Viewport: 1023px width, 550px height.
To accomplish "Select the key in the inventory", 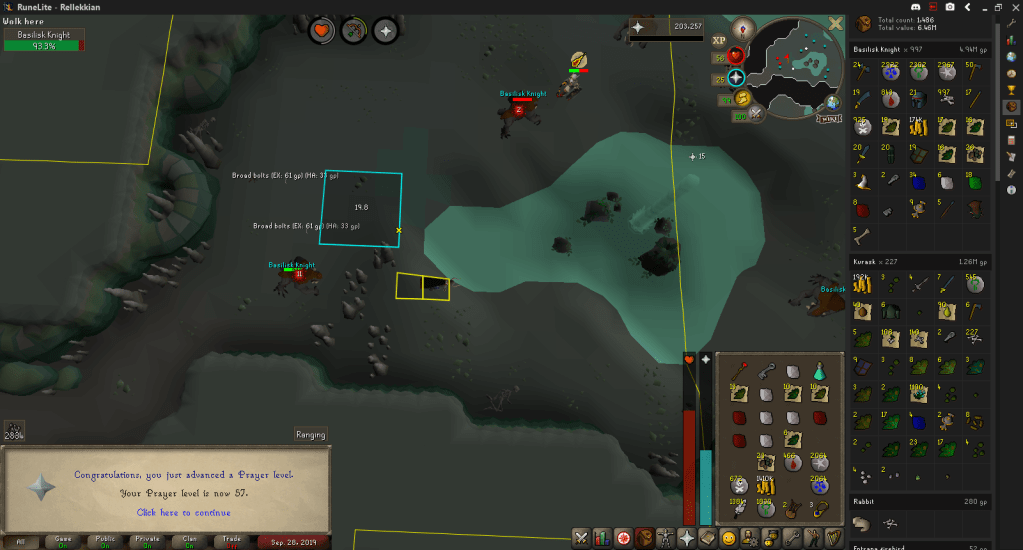I will coord(767,371).
